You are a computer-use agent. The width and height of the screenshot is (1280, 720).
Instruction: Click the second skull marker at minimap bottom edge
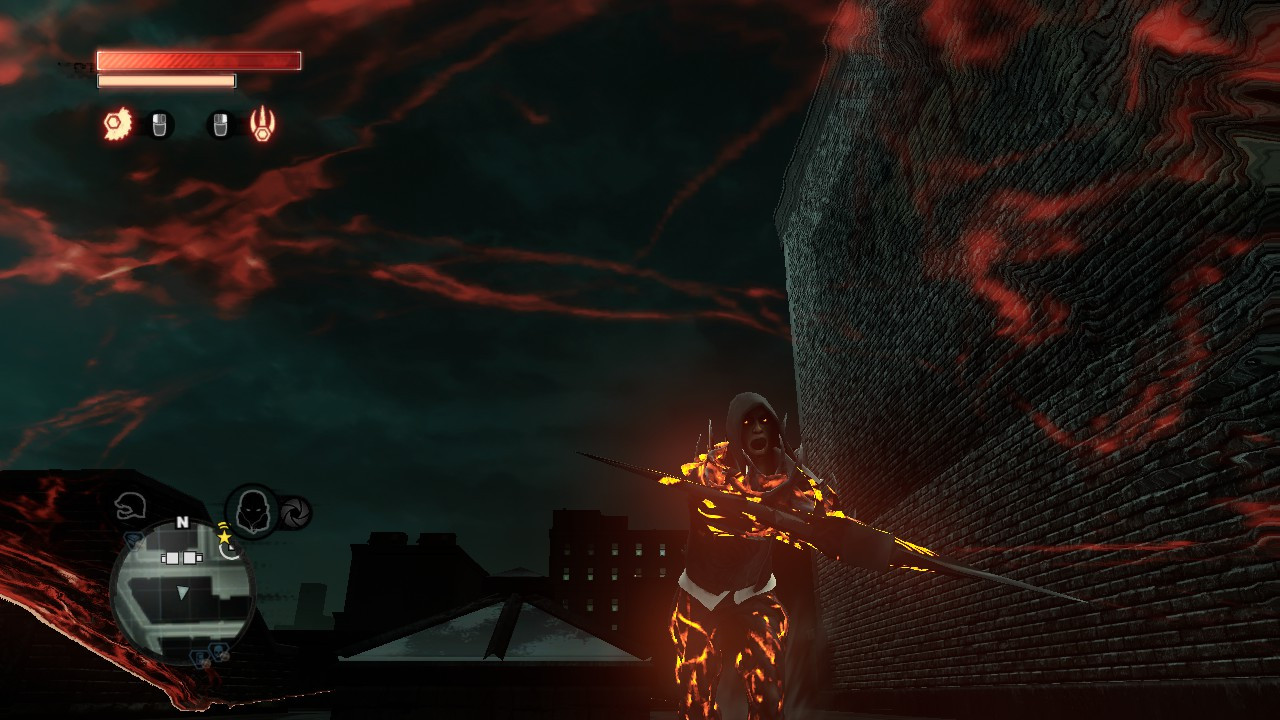coord(200,657)
